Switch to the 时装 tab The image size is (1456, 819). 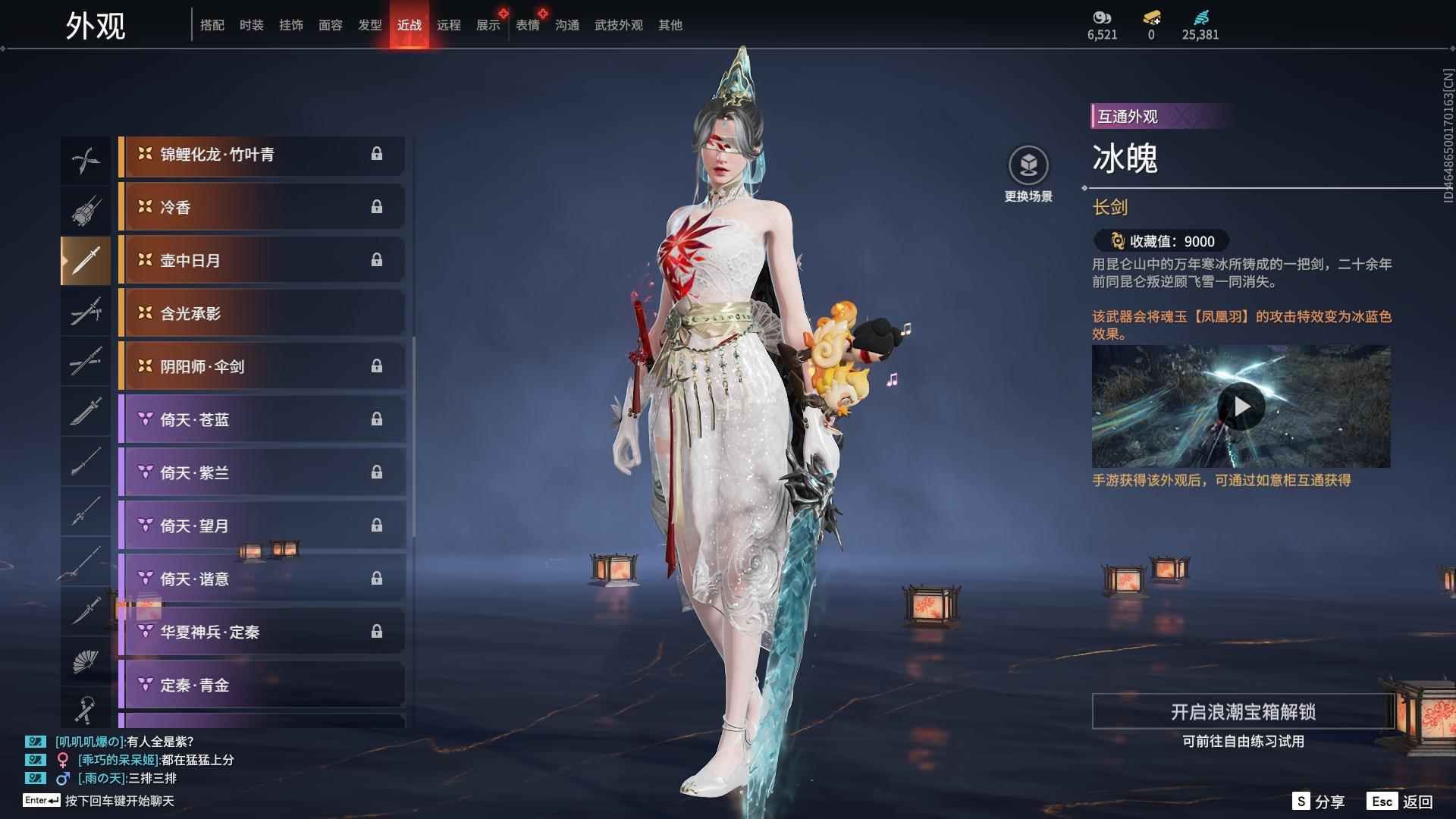251,25
